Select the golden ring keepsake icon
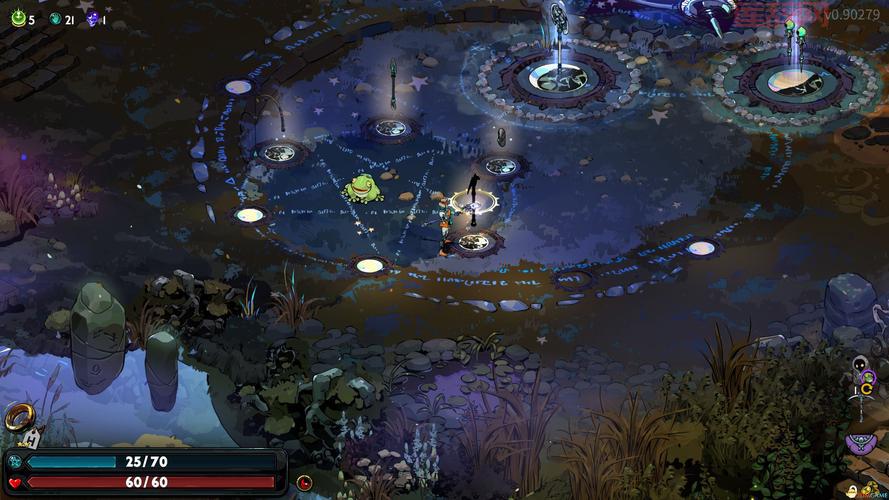 [x=18, y=415]
